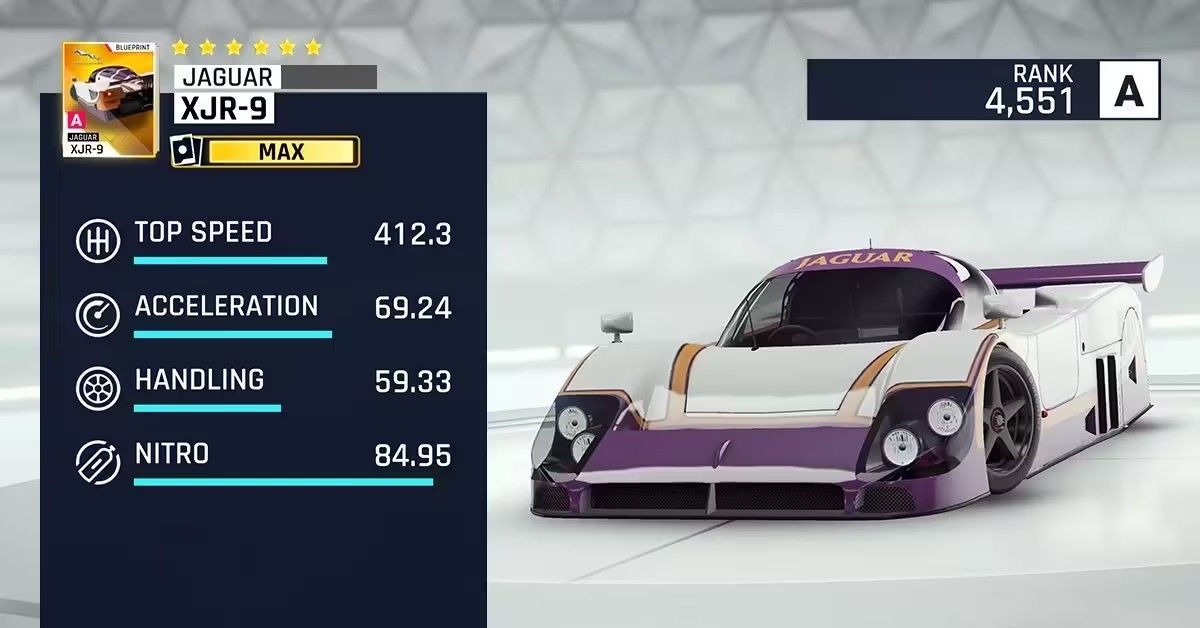Select the MAX blueprint progress bar
This screenshot has height=628, width=1200.
tap(281, 152)
